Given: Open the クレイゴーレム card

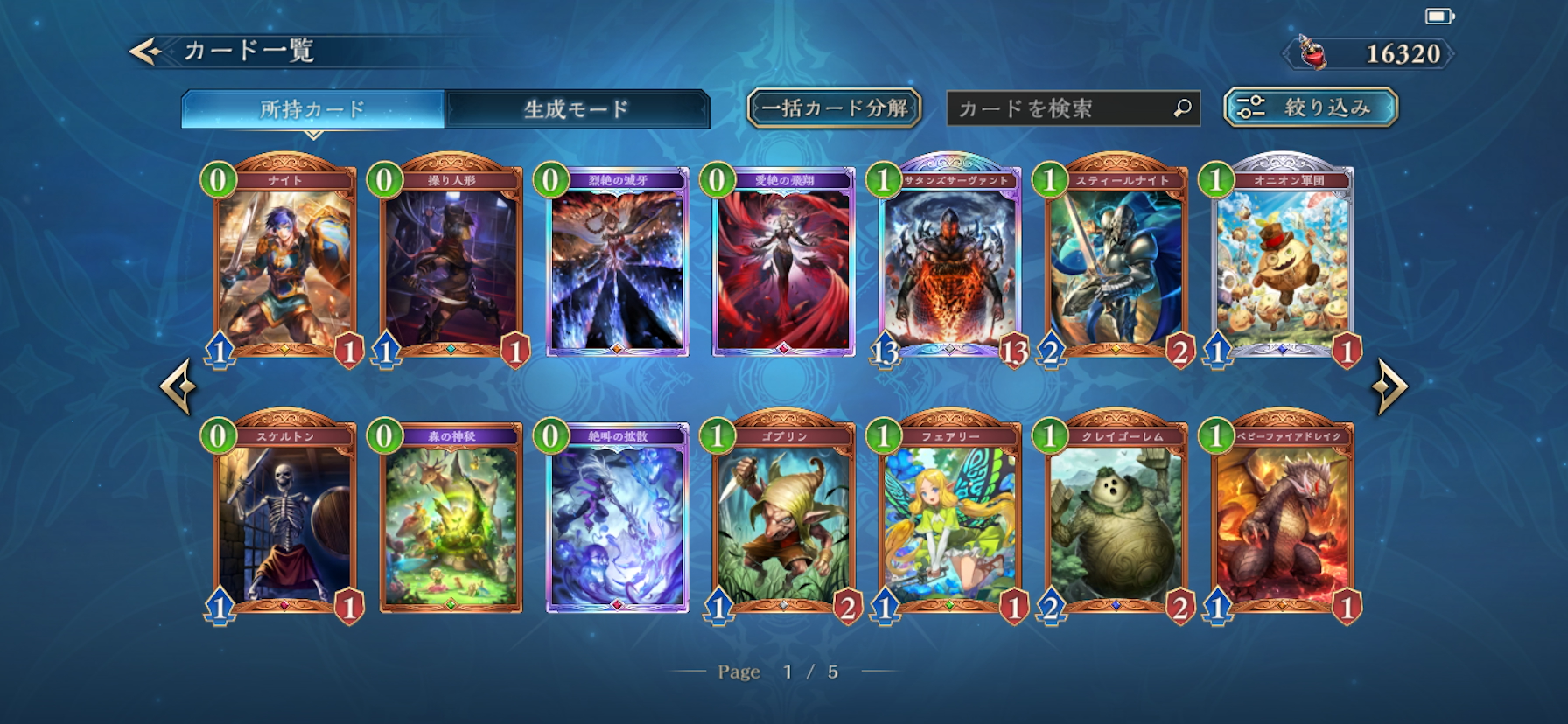Looking at the screenshot, I should point(1116,518).
